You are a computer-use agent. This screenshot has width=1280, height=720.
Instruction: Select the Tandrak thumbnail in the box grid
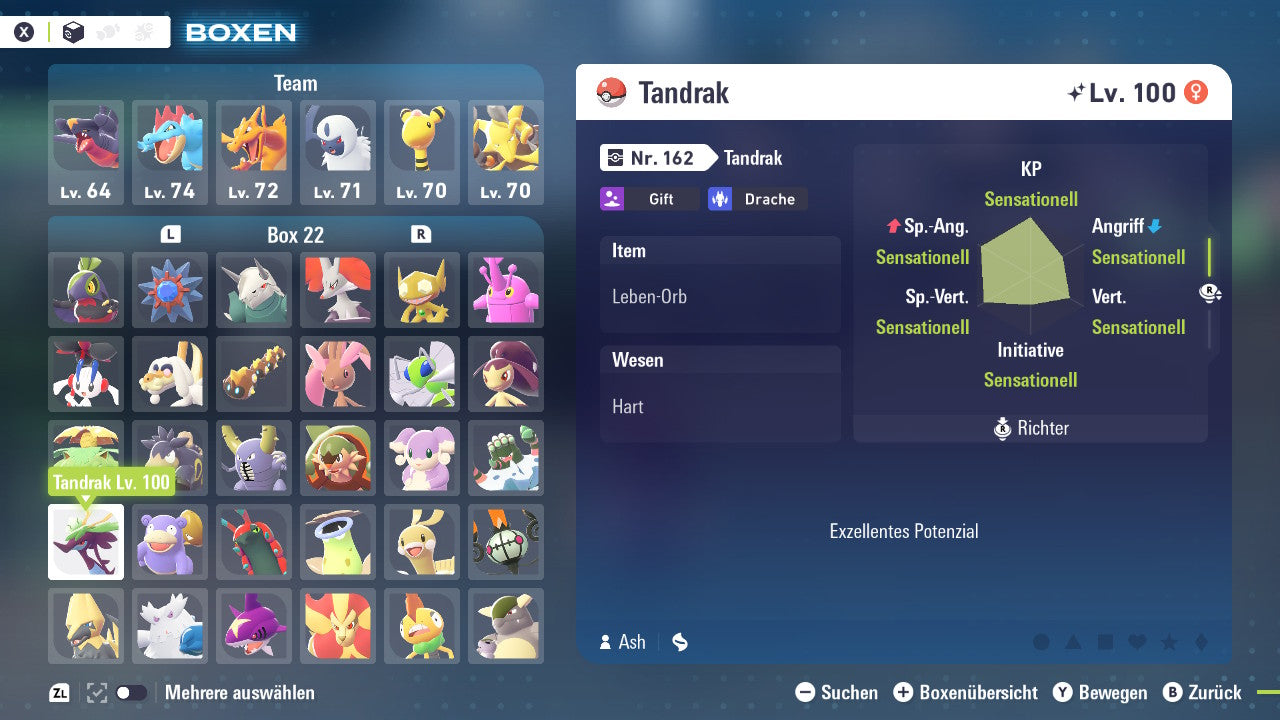pyautogui.click(x=86, y=540)
